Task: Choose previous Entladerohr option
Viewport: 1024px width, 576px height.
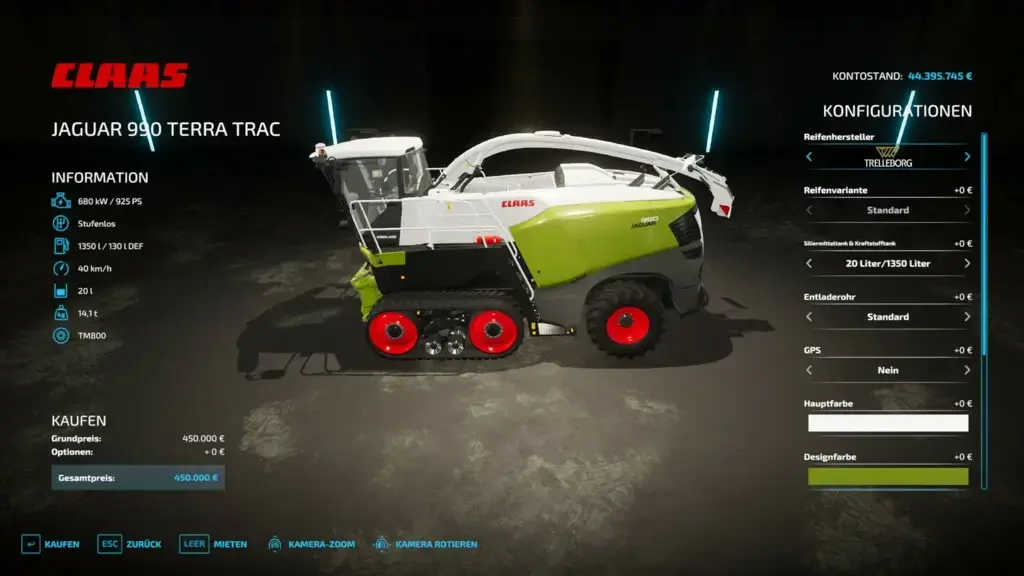Action: coord(809,317)
